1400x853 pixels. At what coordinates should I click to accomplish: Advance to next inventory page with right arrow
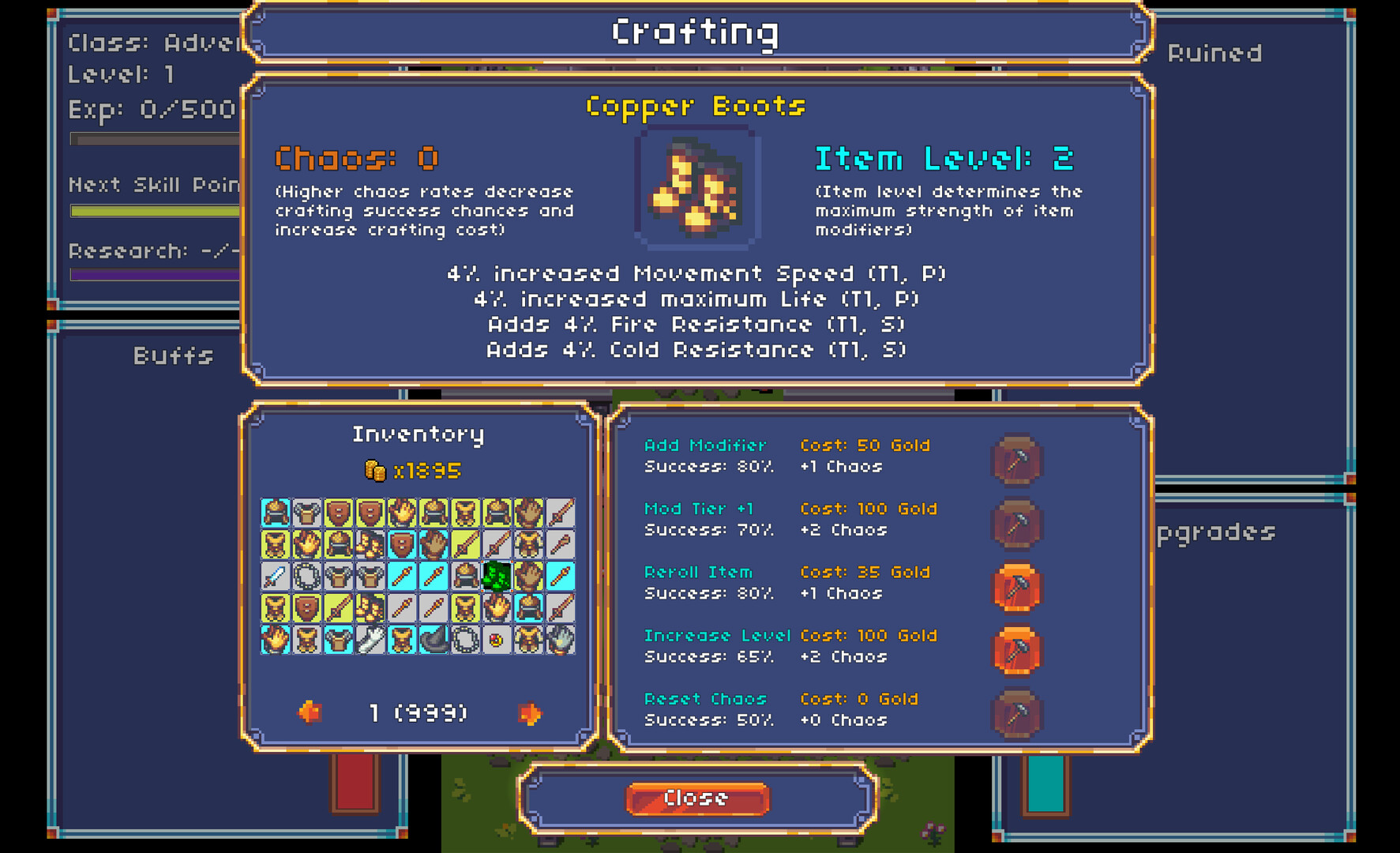coord(531,712)
